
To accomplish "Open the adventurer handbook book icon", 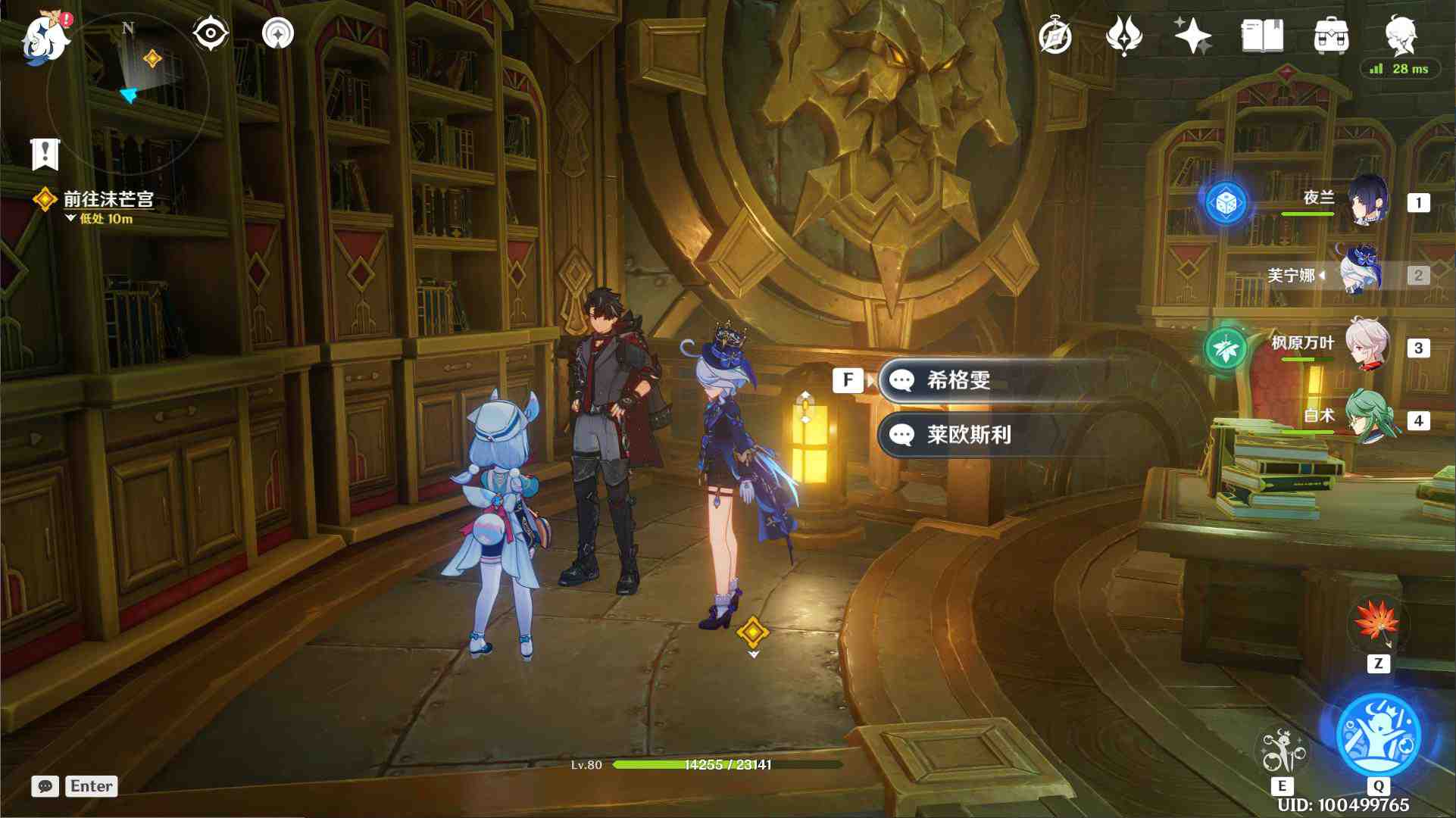I will click(1262, 36).
